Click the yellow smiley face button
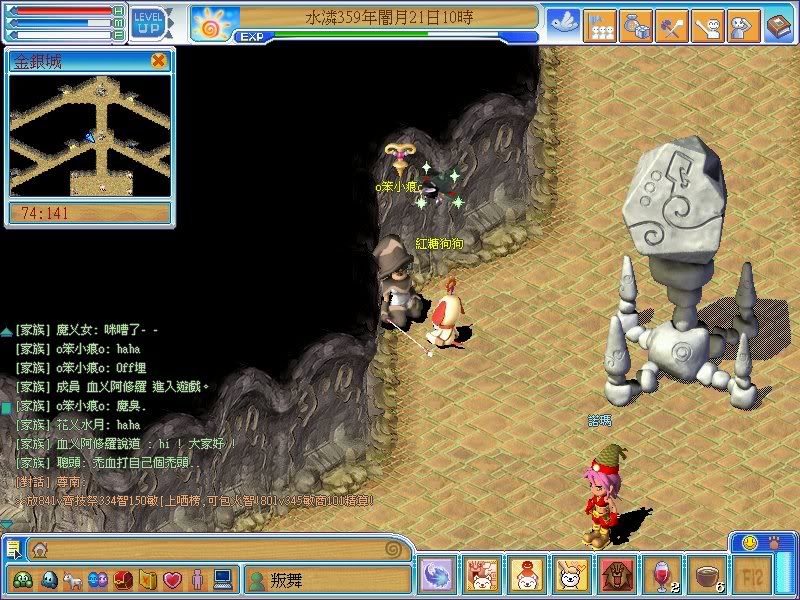This screenshot has width=800, height=600. [x=749, y=542]
